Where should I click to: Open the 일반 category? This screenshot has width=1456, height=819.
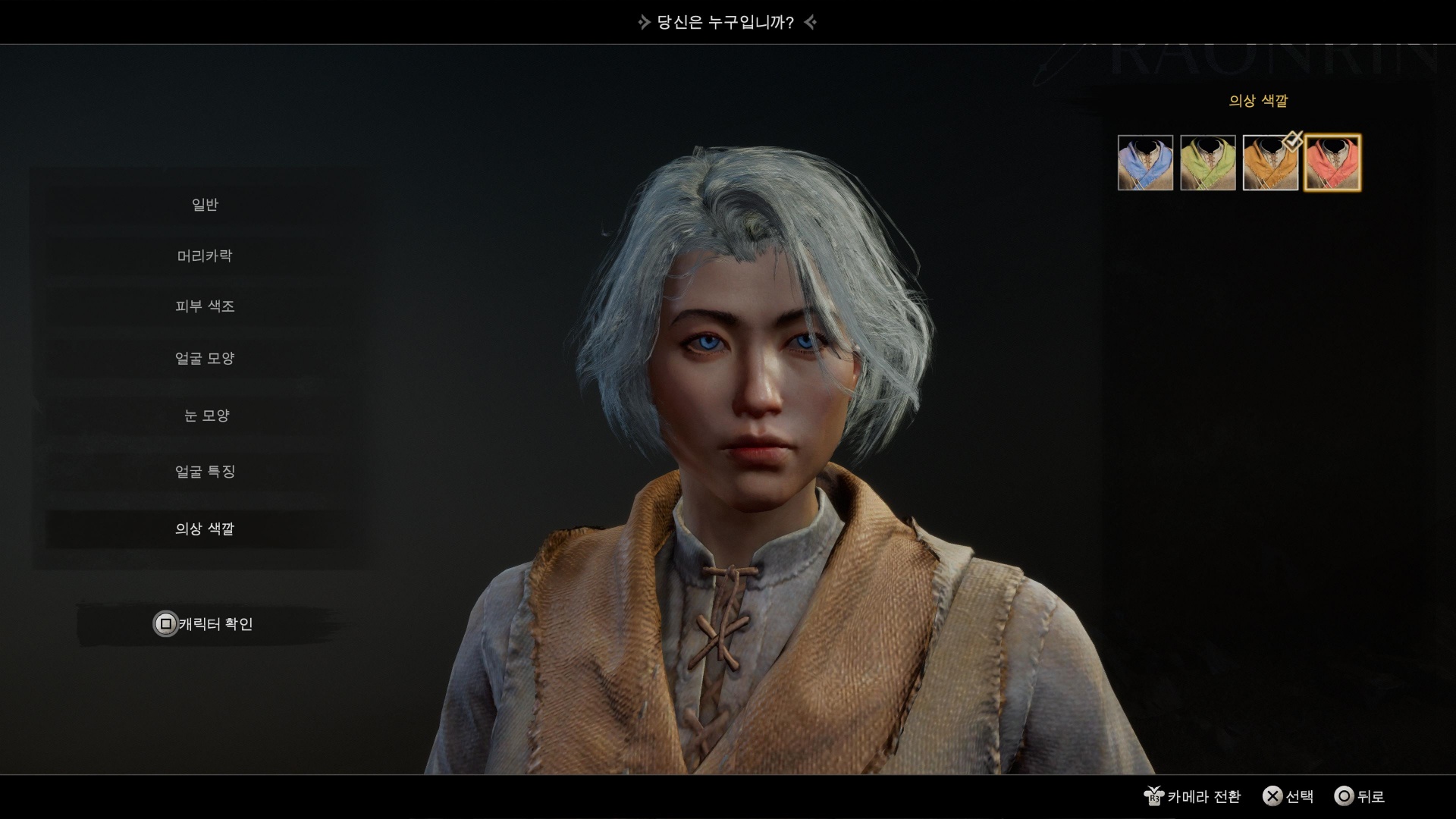[205, 205]
